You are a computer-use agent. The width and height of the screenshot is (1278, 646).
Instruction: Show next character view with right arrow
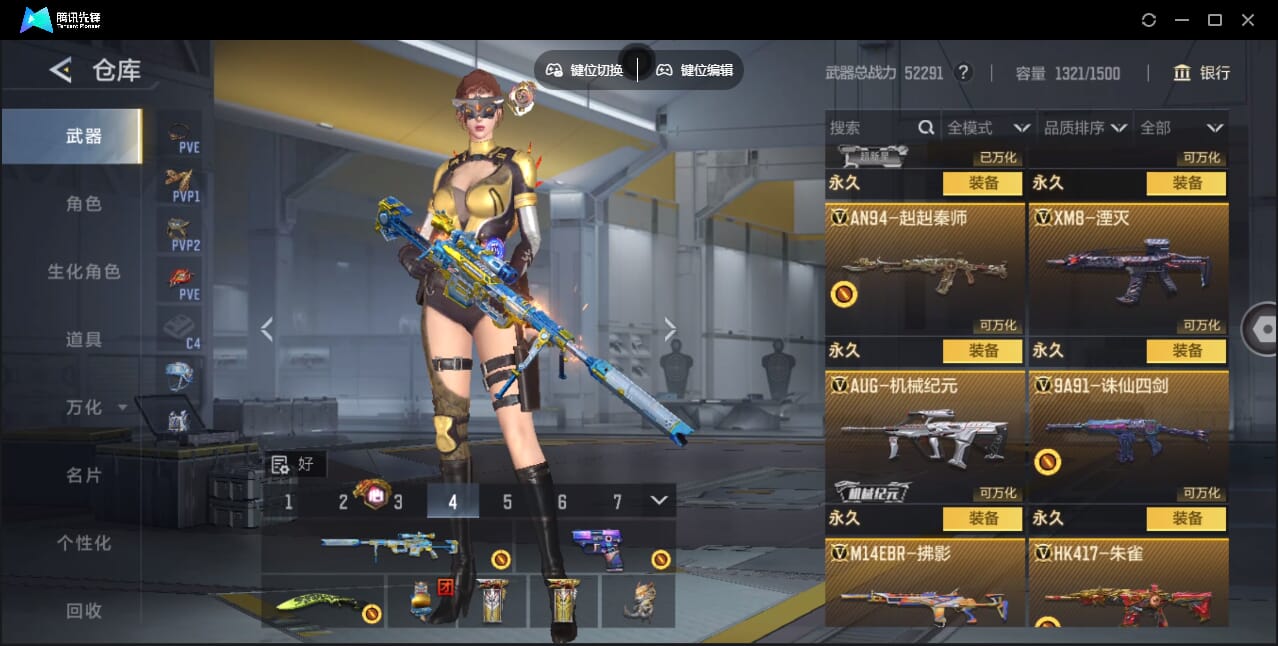click(x=670, y=329)
